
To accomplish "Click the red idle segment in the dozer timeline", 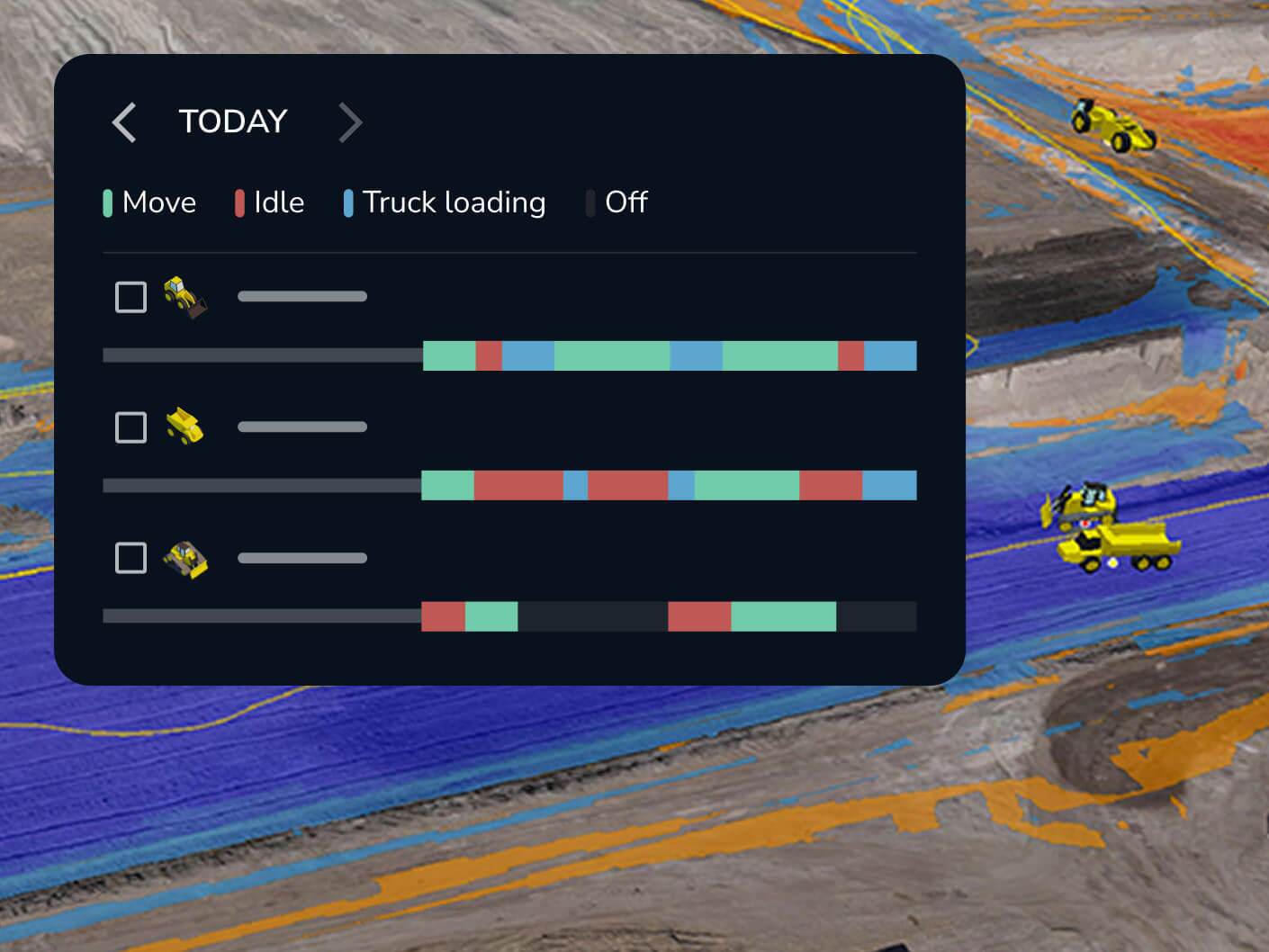I will click(x=444, y=617).
